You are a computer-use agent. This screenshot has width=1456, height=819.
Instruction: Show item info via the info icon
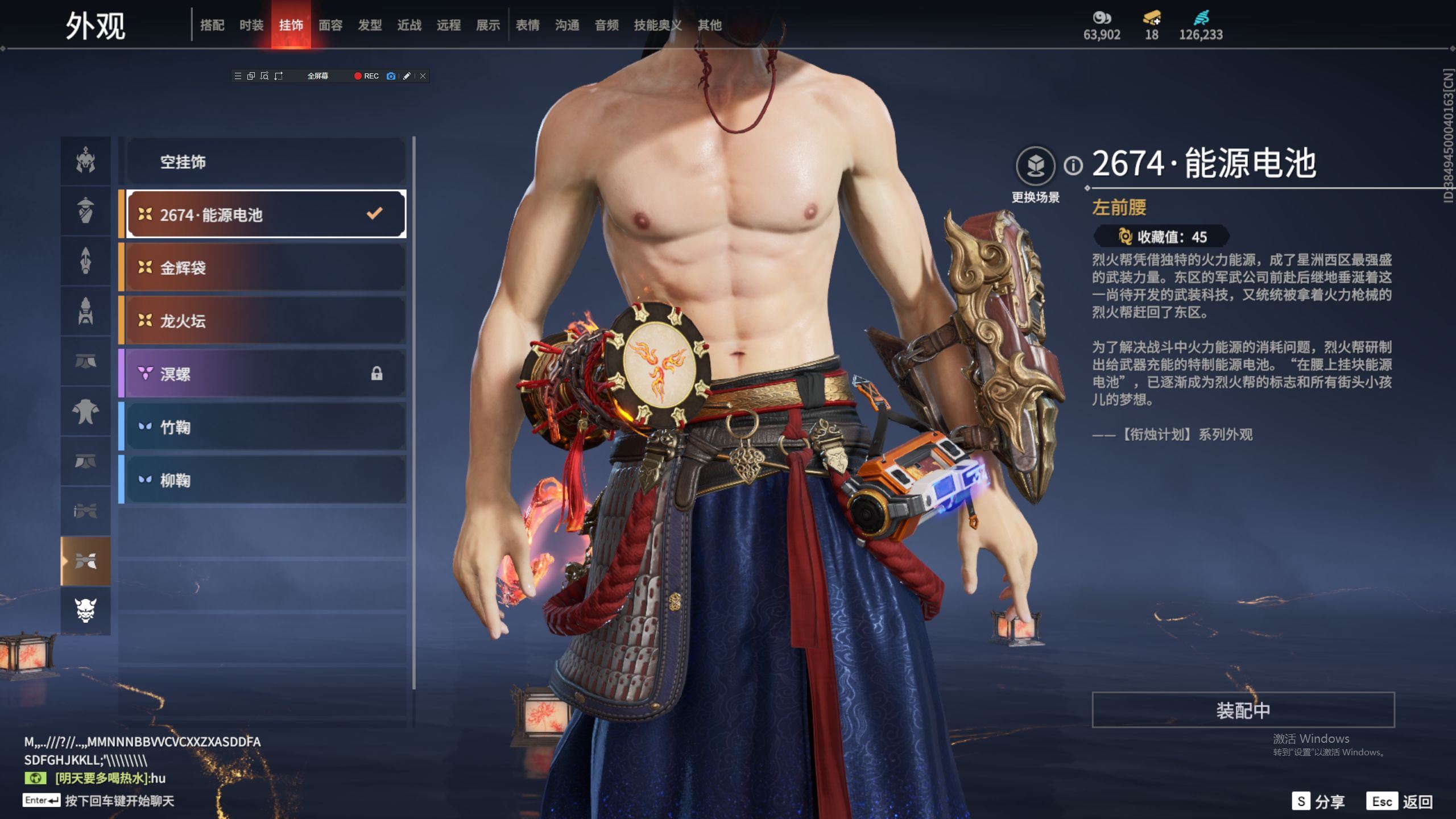1073,166
